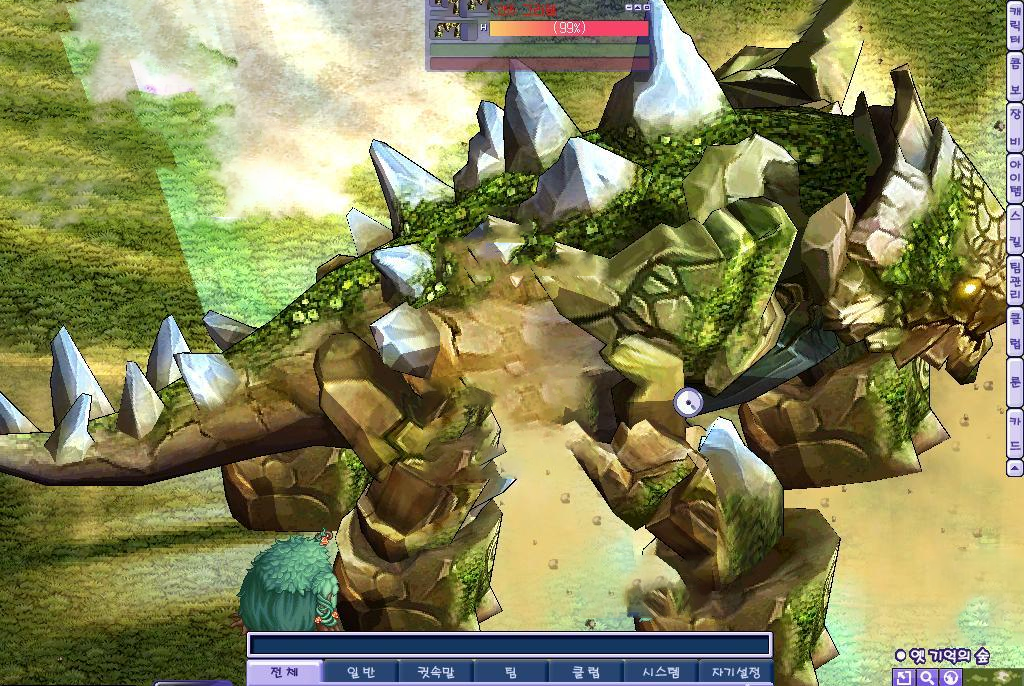Open the 룬 (Rune) side tab
Image resolution: width=1024 pixels, height=686 pixels.
[x=1015, y=382]
